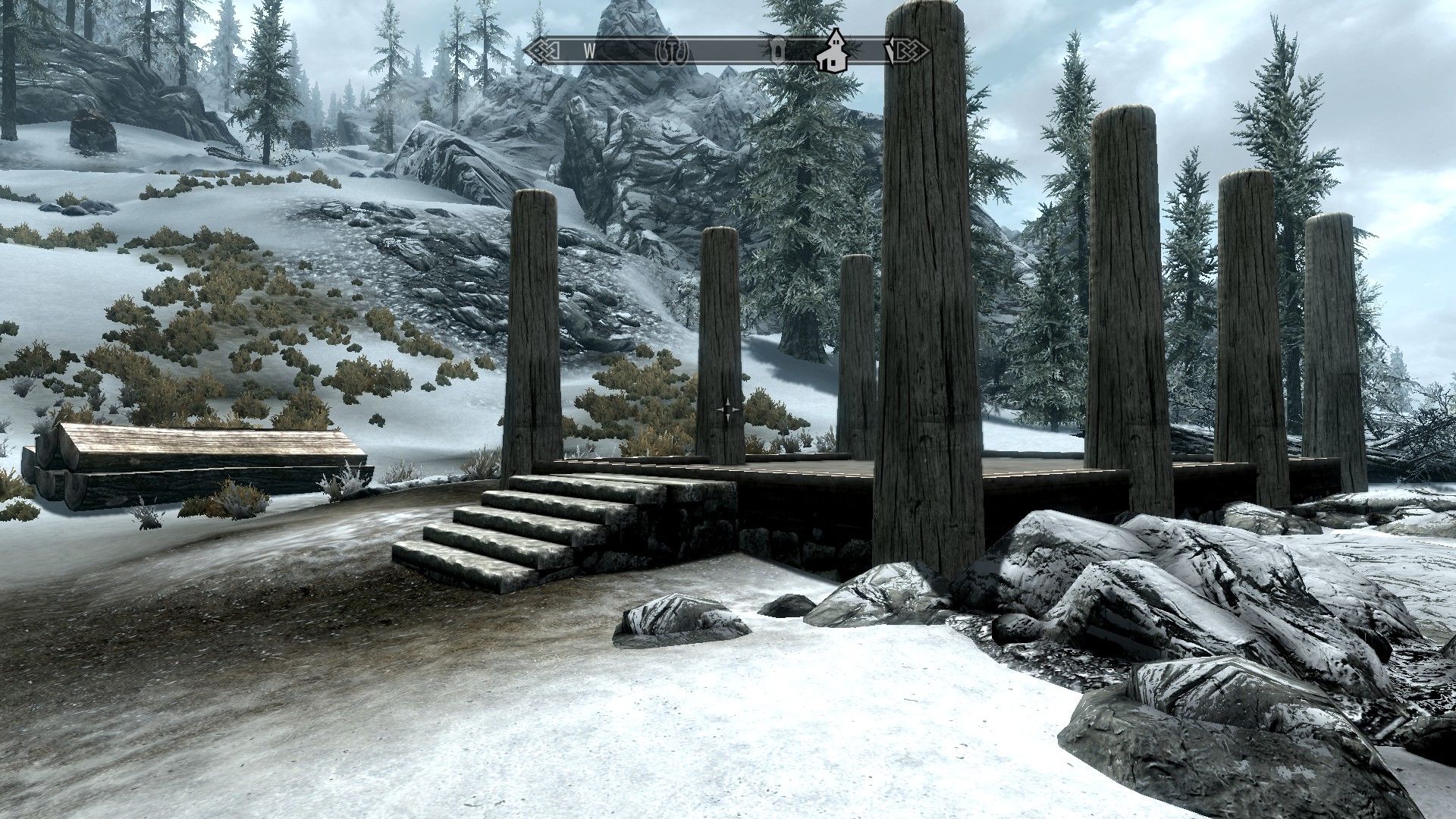Screen dimensions: 1456x819
Task: Select the W cardinal direction on the compass
Action: pyautogui.click(x=590, y=52)
